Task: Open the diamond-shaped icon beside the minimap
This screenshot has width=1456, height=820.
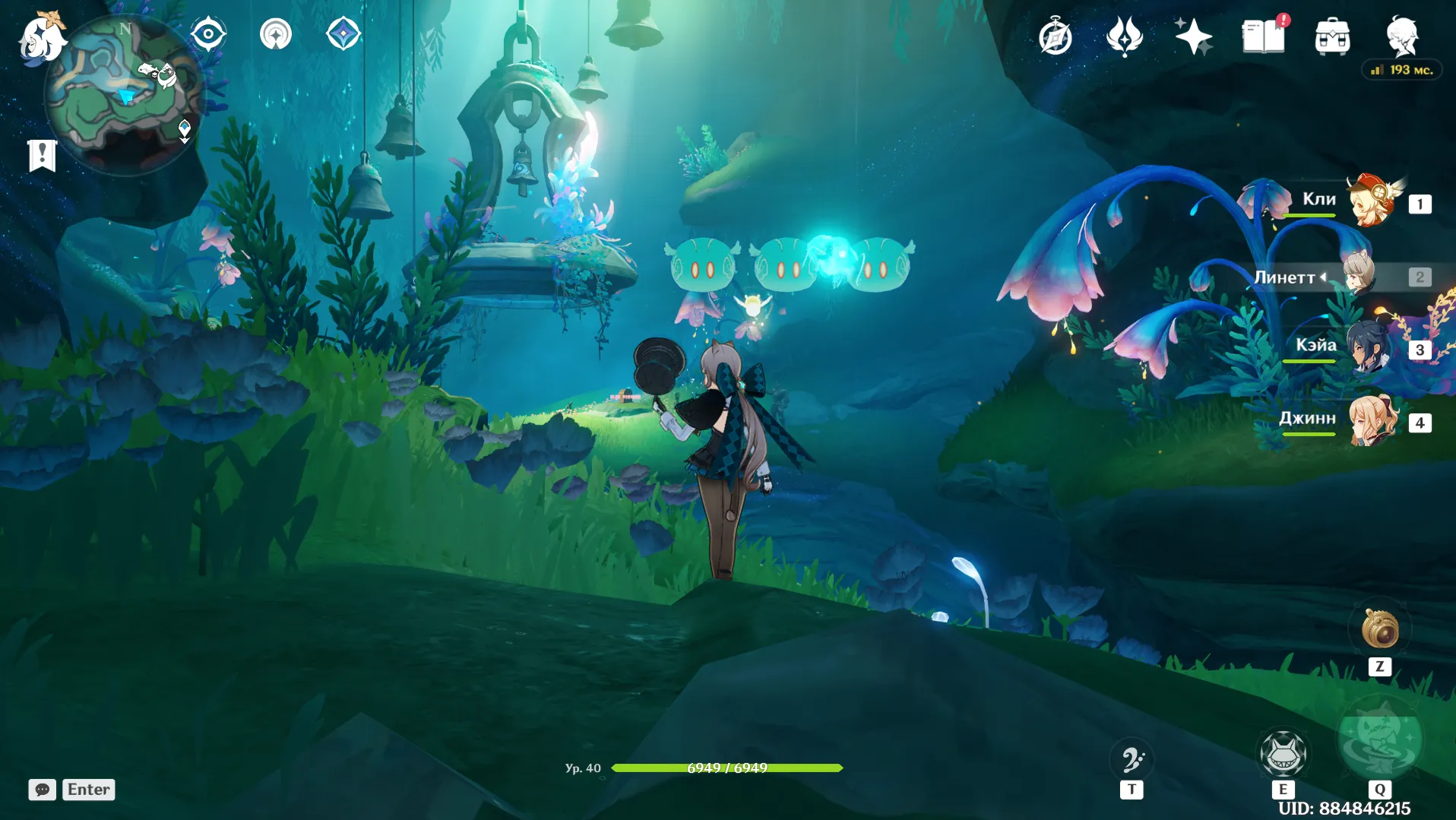Action: [343, 34]
